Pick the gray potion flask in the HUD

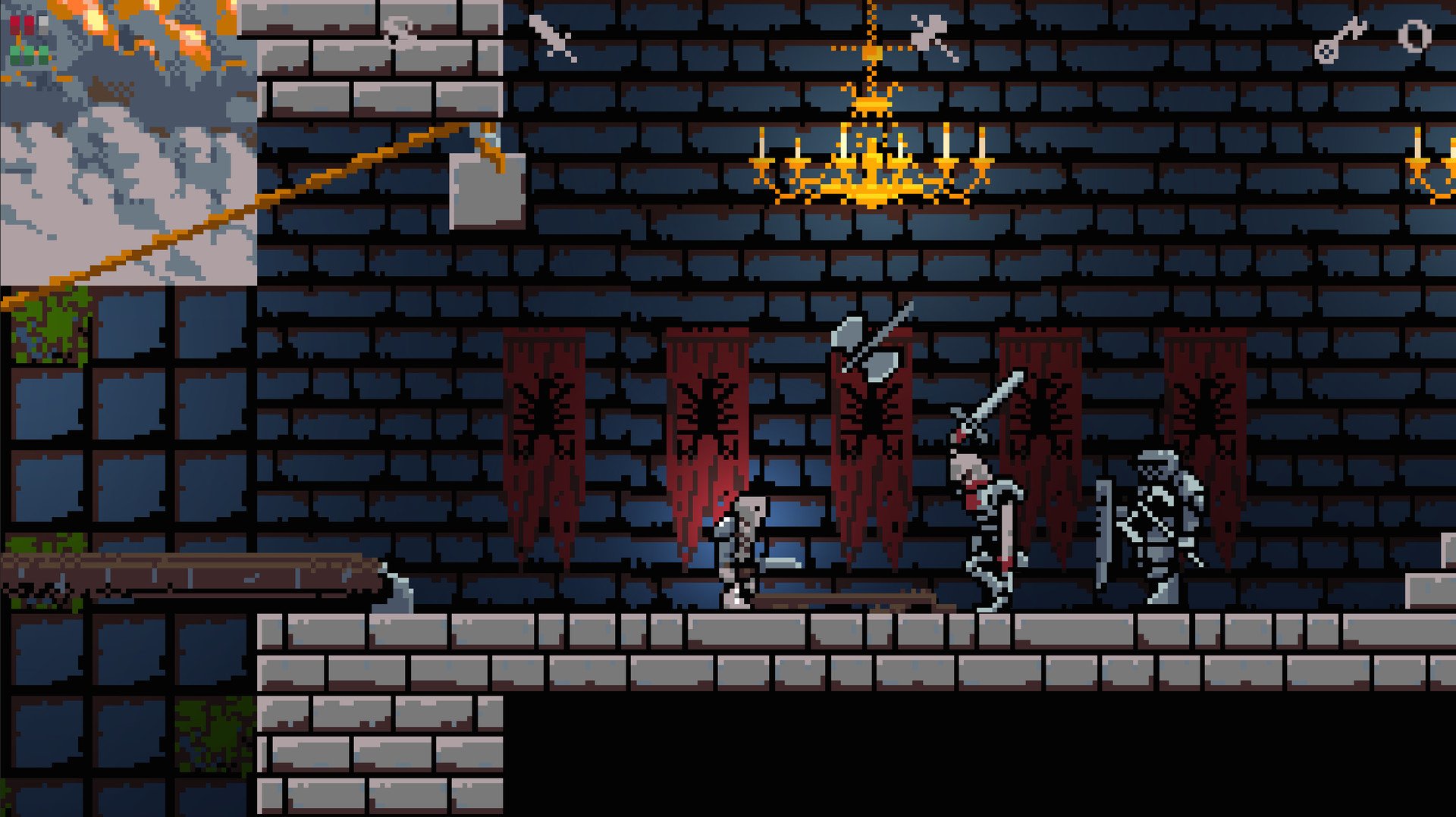tap(43, 24)
